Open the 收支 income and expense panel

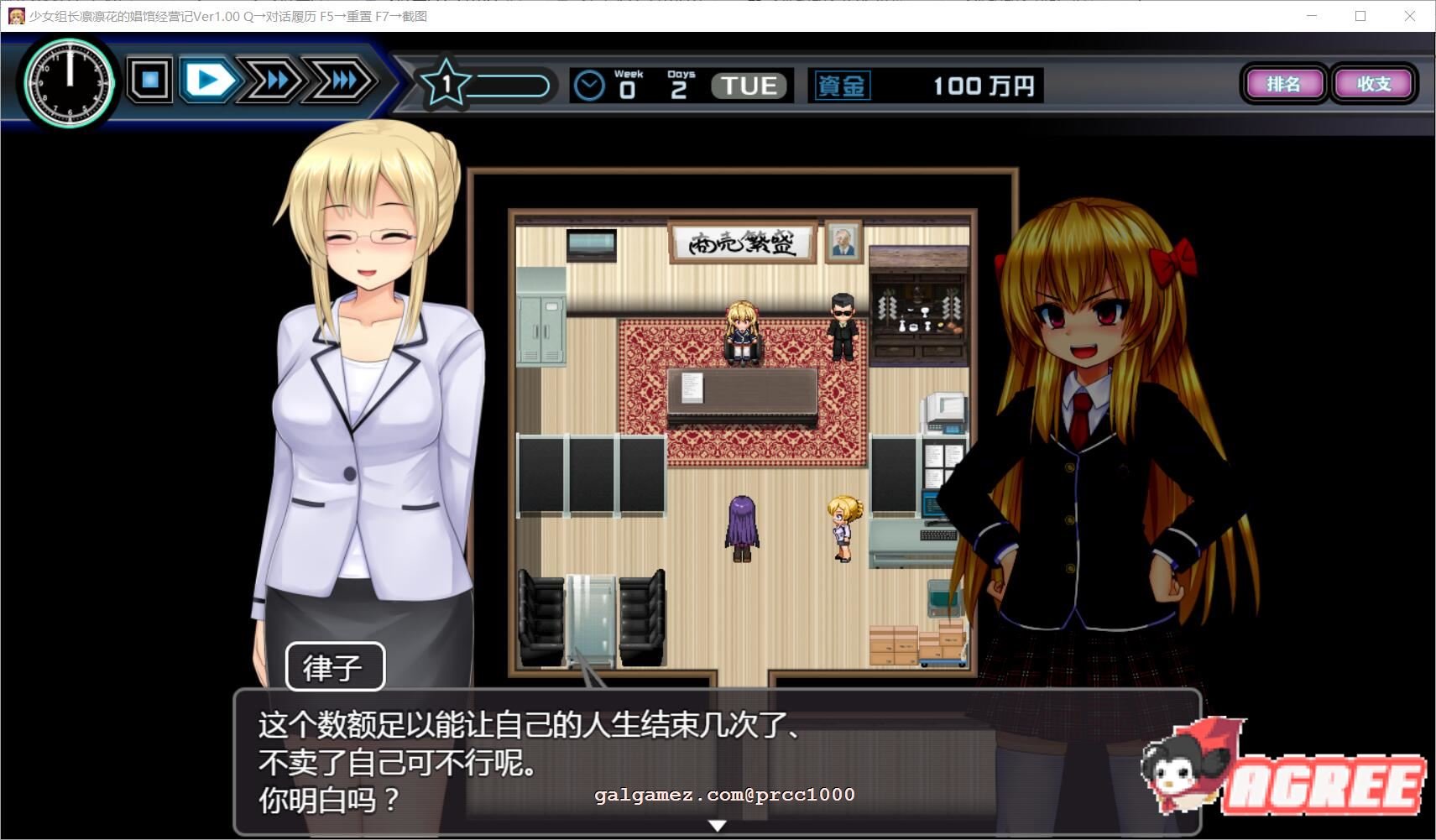click(x=1374, y=84)
